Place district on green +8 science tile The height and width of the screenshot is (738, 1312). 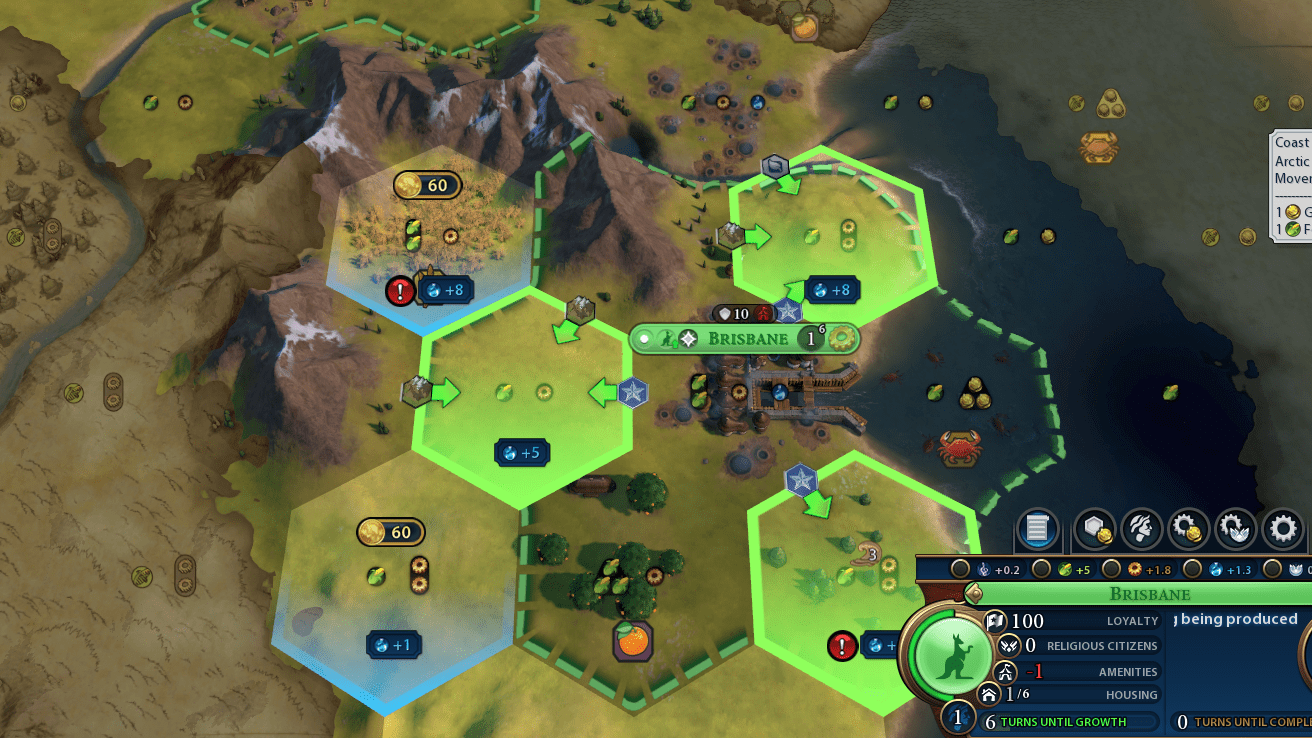(x=832, y=290)
